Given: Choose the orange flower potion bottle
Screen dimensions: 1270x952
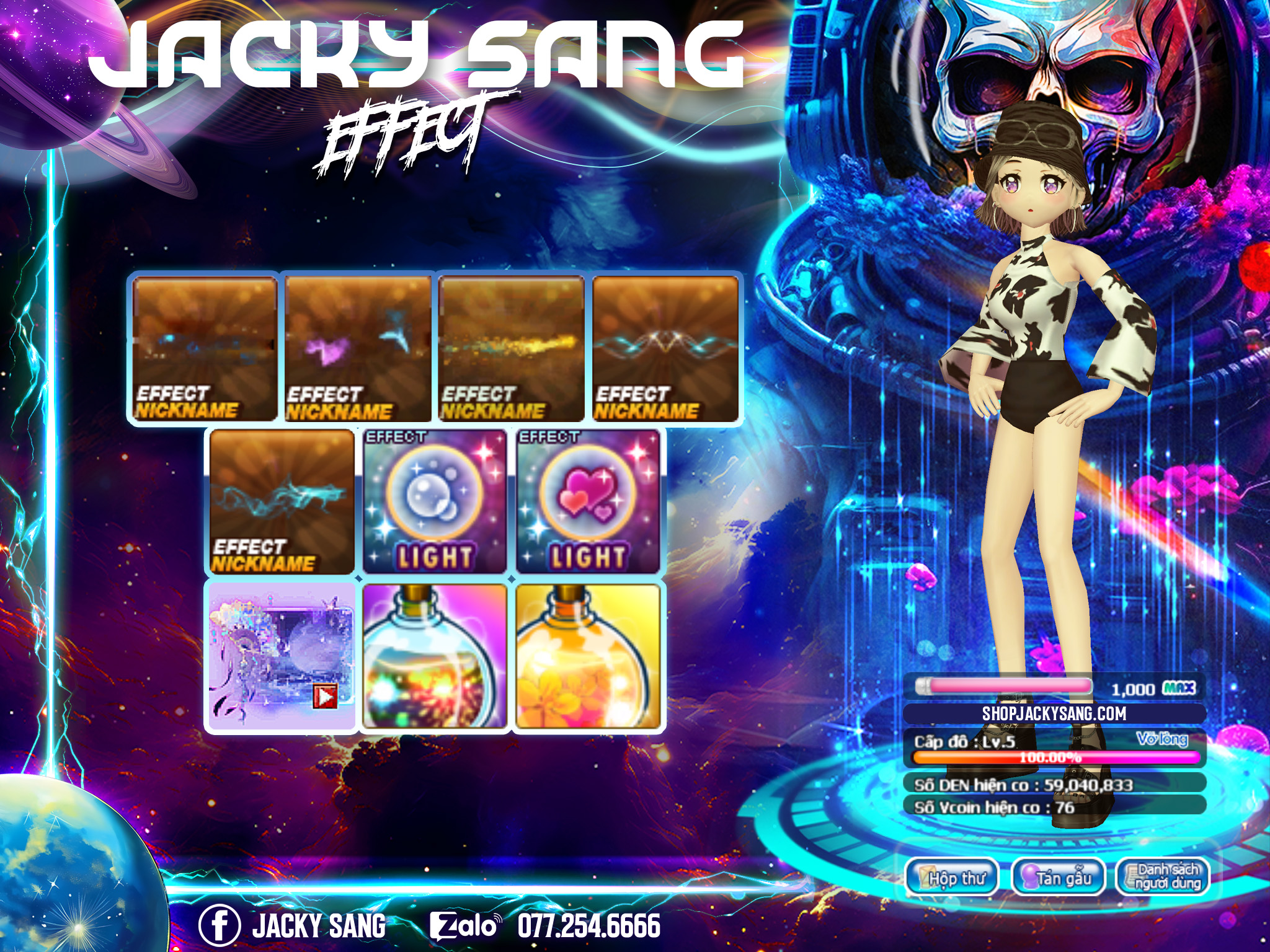Looking at the screenshot, I should coord(587,657).
